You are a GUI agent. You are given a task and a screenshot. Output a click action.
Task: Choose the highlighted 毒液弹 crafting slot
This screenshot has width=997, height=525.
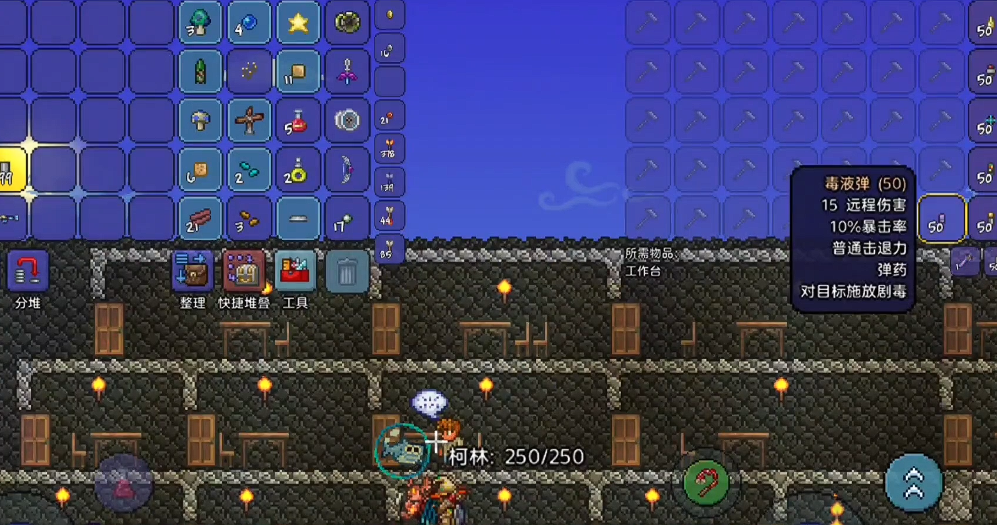pyautogui.click(x=942, y=219)
